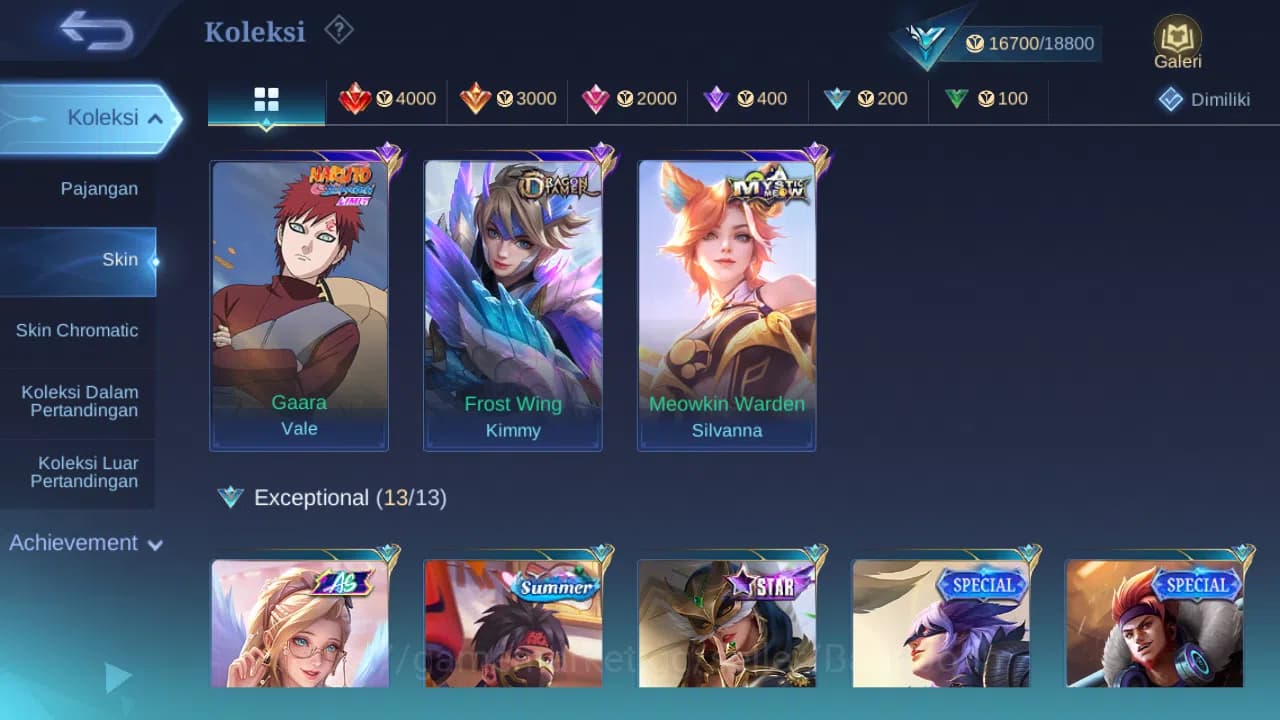The height and width of the screenshot is (720, 1280).
Task: Select the red 4000-point skin tier filter
Action: (x=388, y=99)
